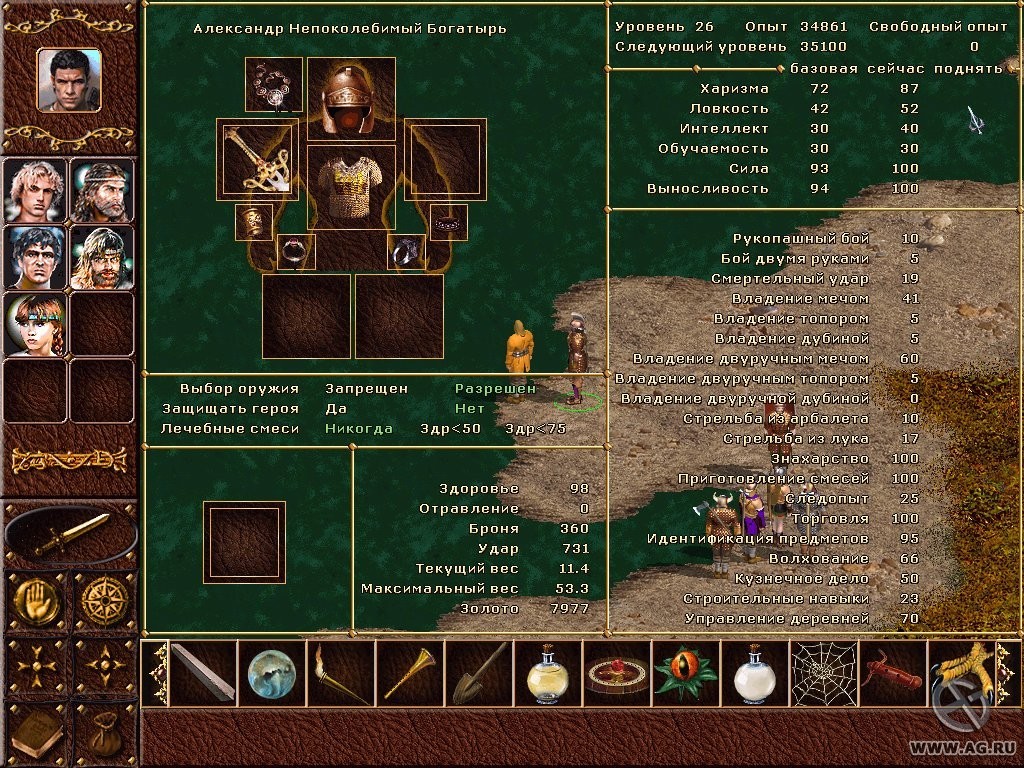
Task: Set healing potions to Никогда
Action: pyautogui.click(x=358, y=428)
